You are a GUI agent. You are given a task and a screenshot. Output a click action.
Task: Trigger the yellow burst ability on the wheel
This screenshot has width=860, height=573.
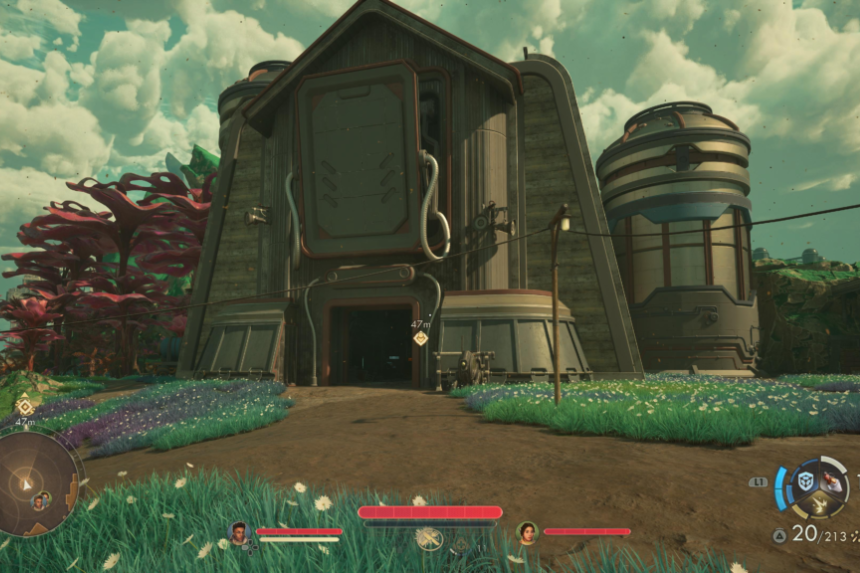pyautogui.click(x=820, y=506)
